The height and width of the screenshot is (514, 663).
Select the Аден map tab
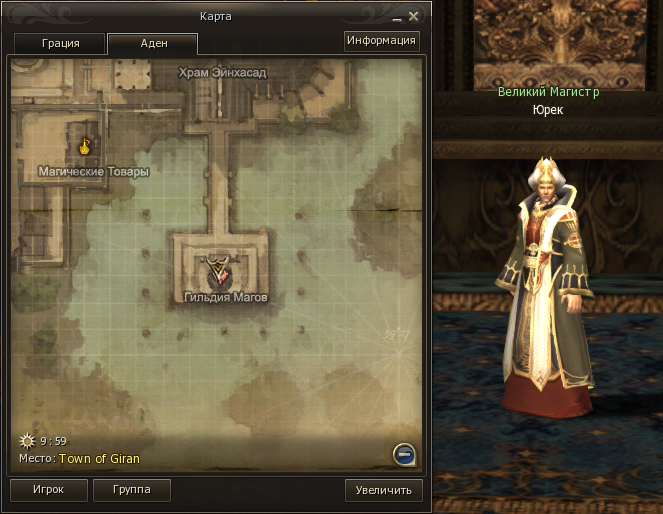[x=152, y=44]
